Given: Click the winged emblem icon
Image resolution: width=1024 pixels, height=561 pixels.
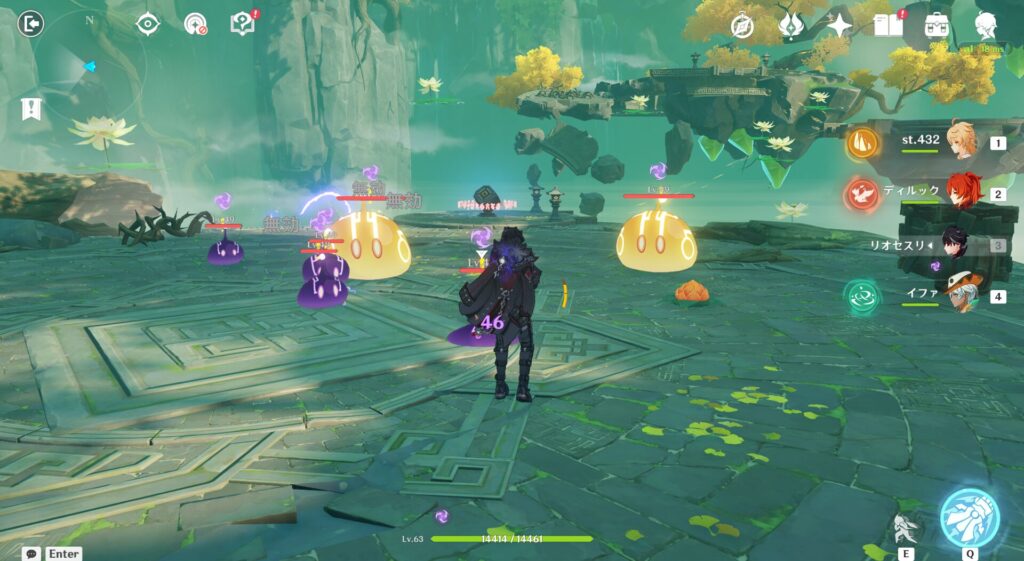Looking at the screenshot, I should point(791,26).
